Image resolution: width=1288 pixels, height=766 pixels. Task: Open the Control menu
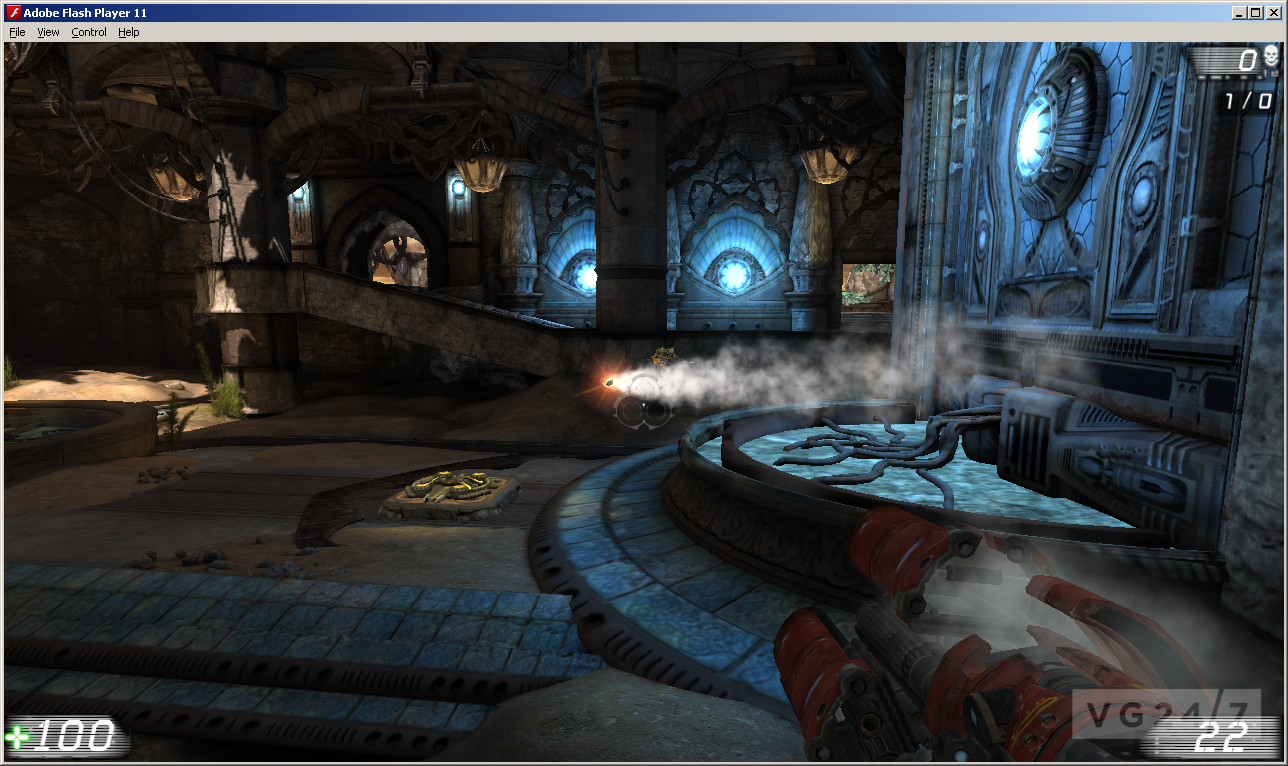(89, 31)
